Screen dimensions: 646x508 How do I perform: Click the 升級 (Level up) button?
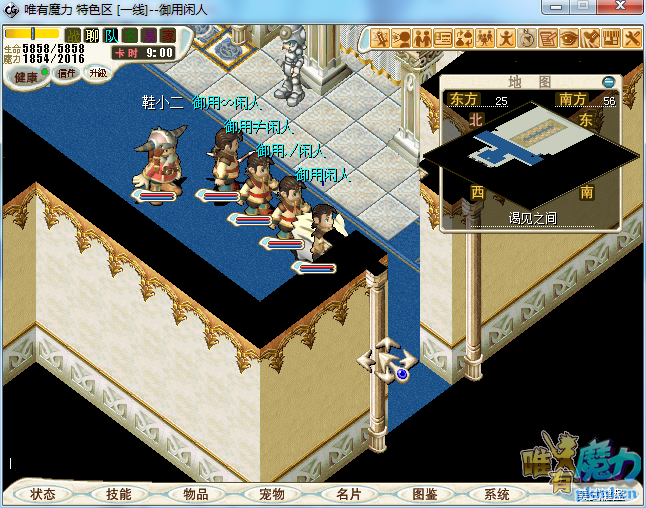98,73
